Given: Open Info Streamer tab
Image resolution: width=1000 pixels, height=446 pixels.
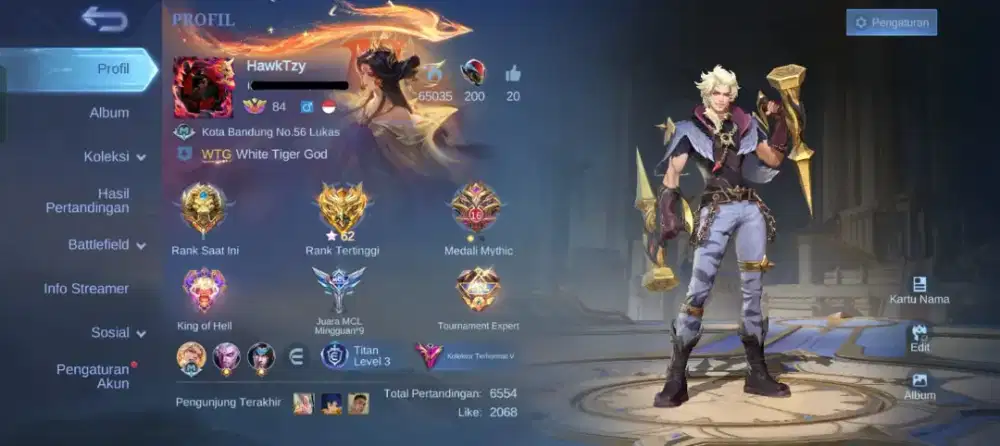Looking at the screenshot, I should 86,289.
